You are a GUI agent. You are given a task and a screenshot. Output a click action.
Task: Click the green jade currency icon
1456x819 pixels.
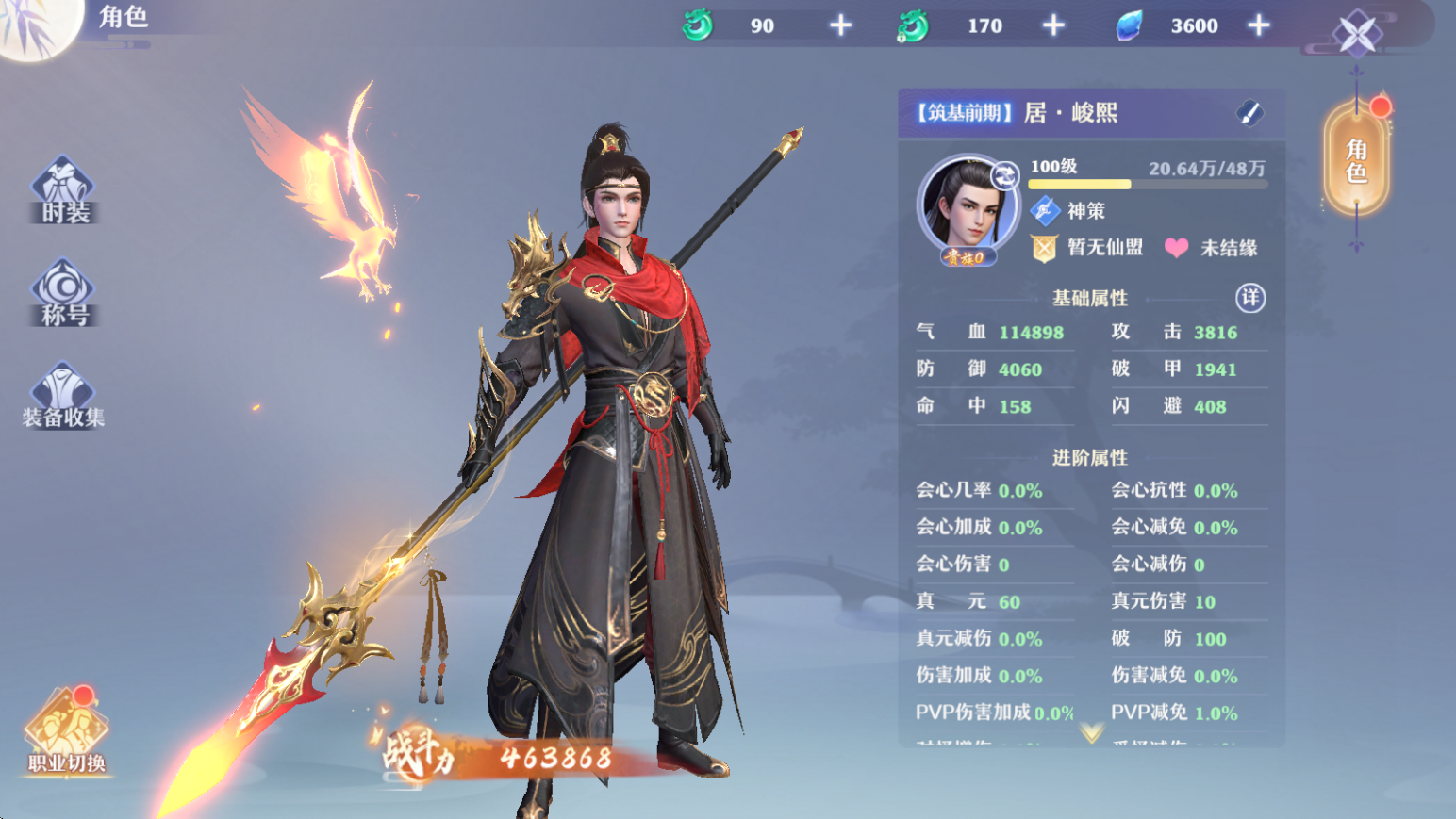tap(698, 25)
